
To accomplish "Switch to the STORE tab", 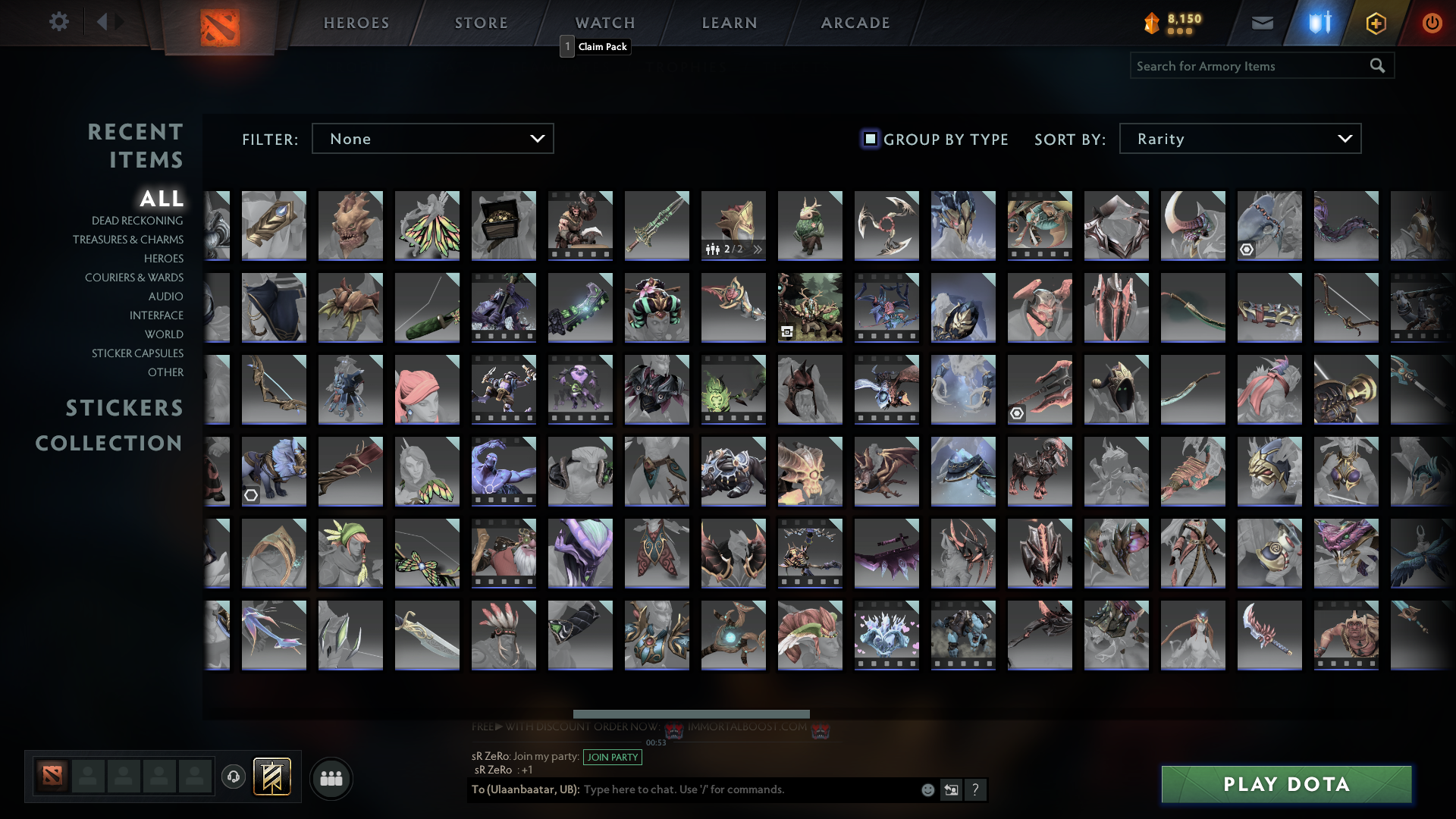I will pos(481,22).
